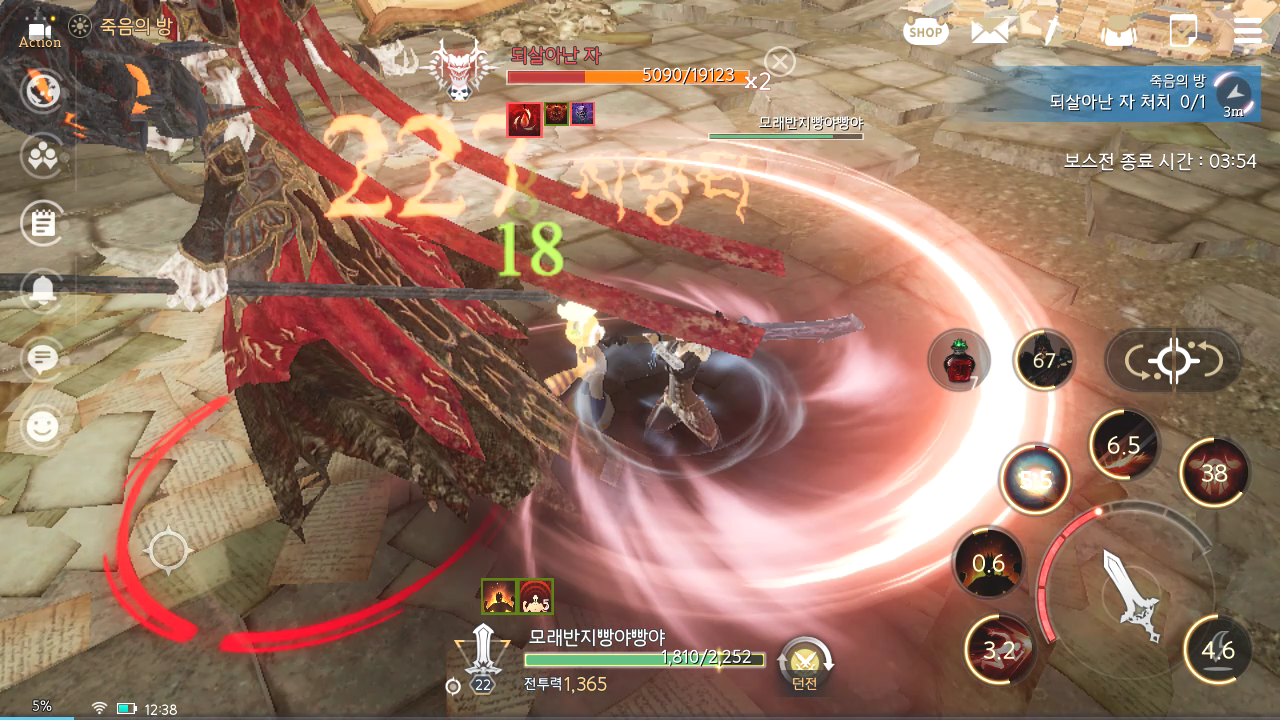Switch target with the crosshair button
This screenshot has width=1280, height=720.
click(x=1173, y=361)
